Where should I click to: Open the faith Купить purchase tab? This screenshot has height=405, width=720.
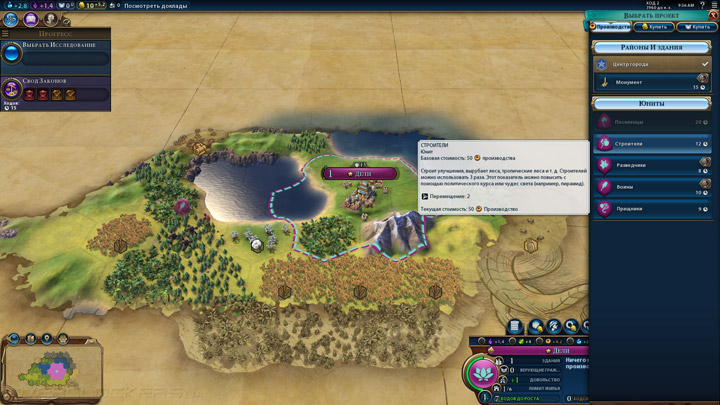pyautogui.click(x=697, y=27)
